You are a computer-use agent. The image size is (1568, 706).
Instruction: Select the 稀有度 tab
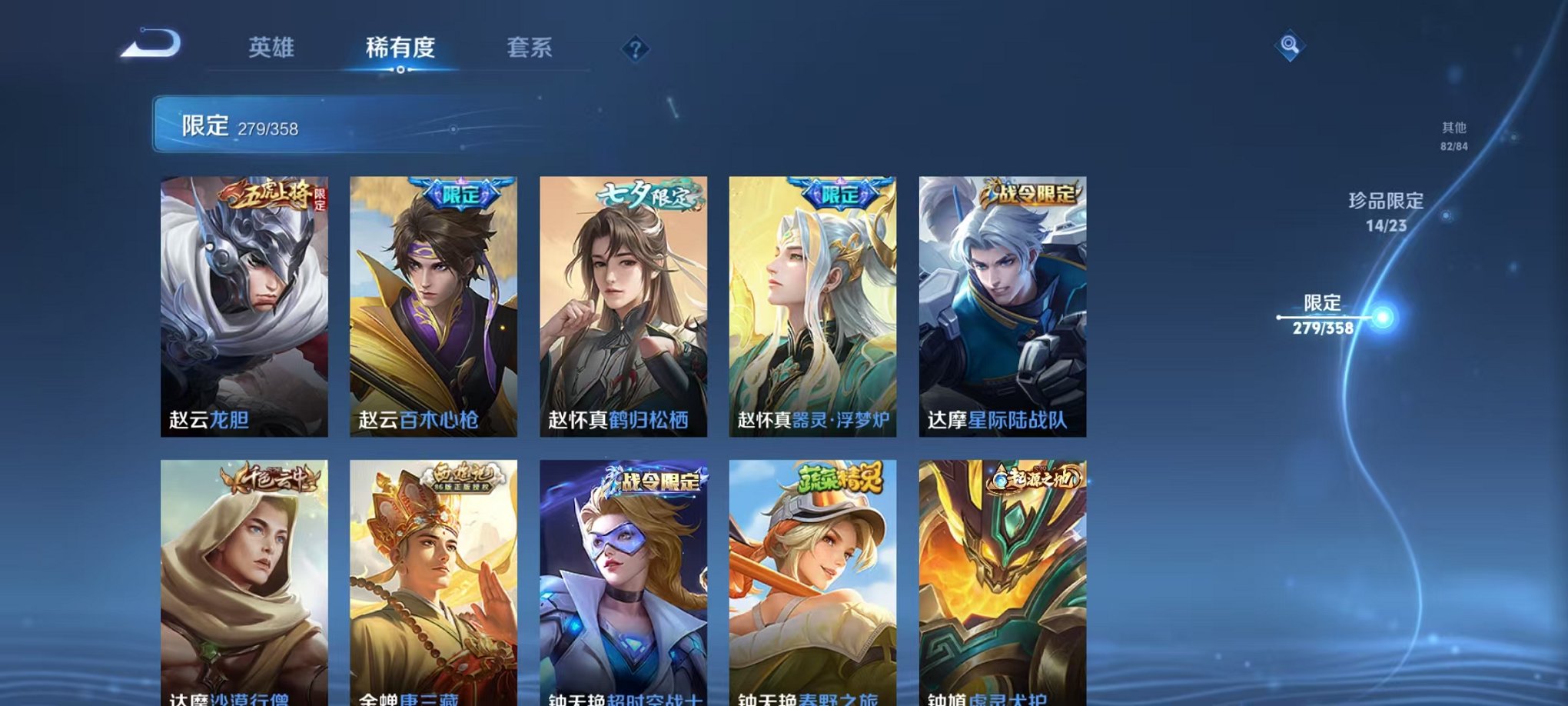point(399,48)
